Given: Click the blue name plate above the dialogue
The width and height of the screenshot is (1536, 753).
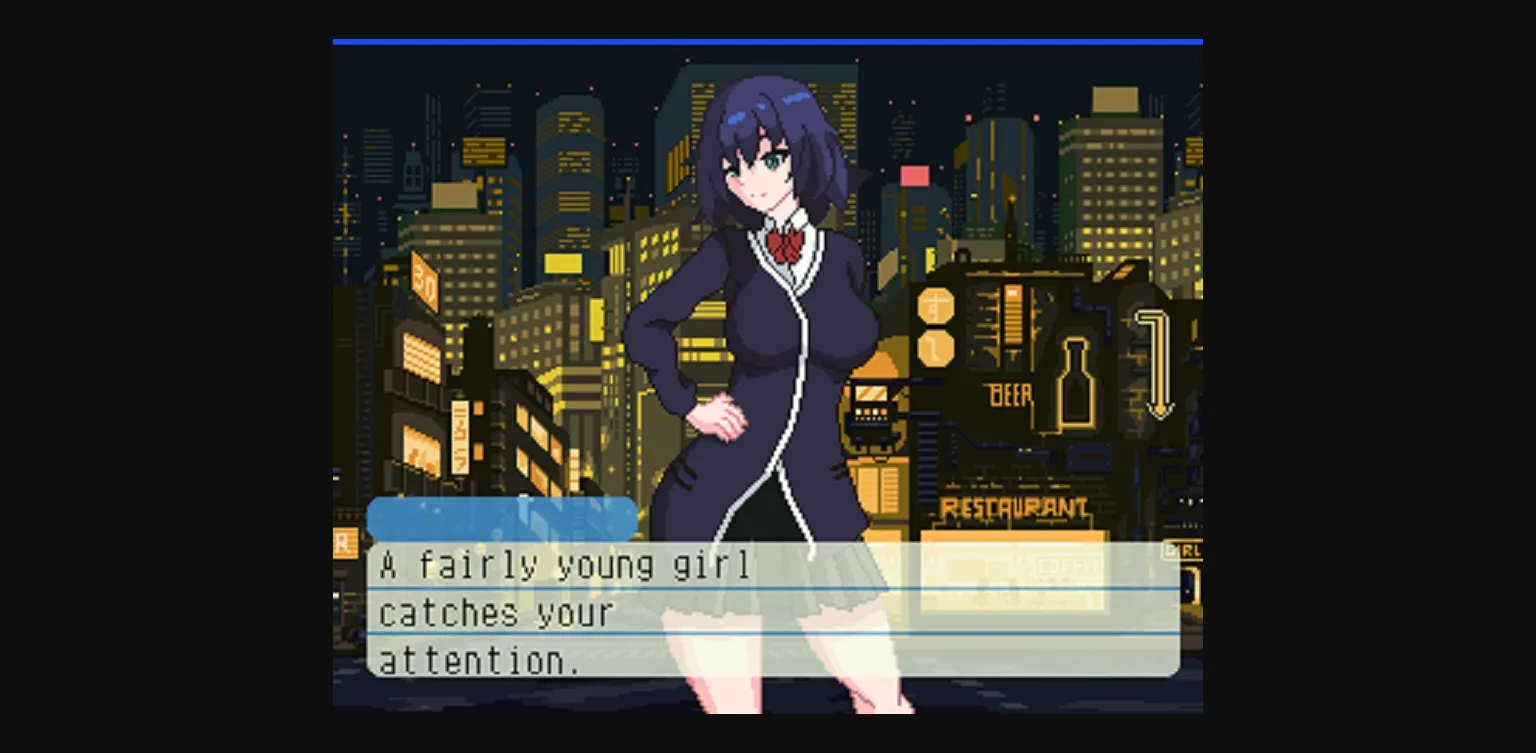Looking at the screenshot, I should 500,517.
